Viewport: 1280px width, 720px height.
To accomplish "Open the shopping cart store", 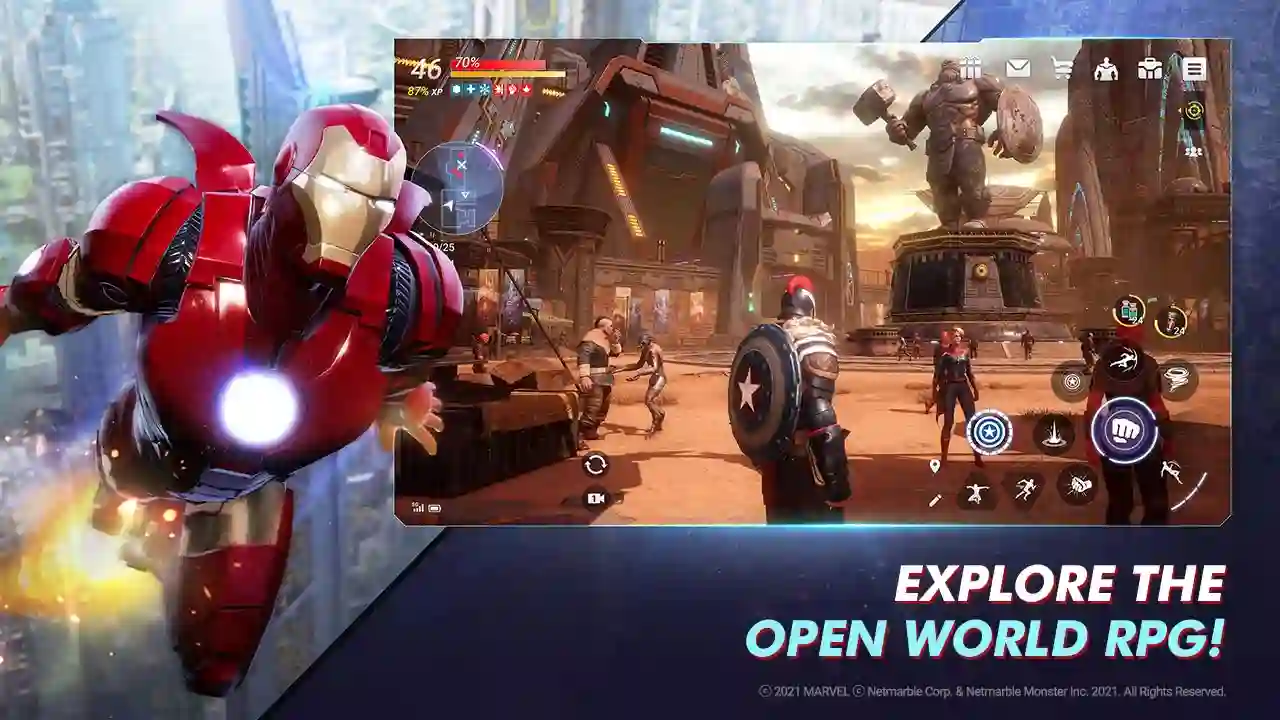I will (x=1062, y=68).
